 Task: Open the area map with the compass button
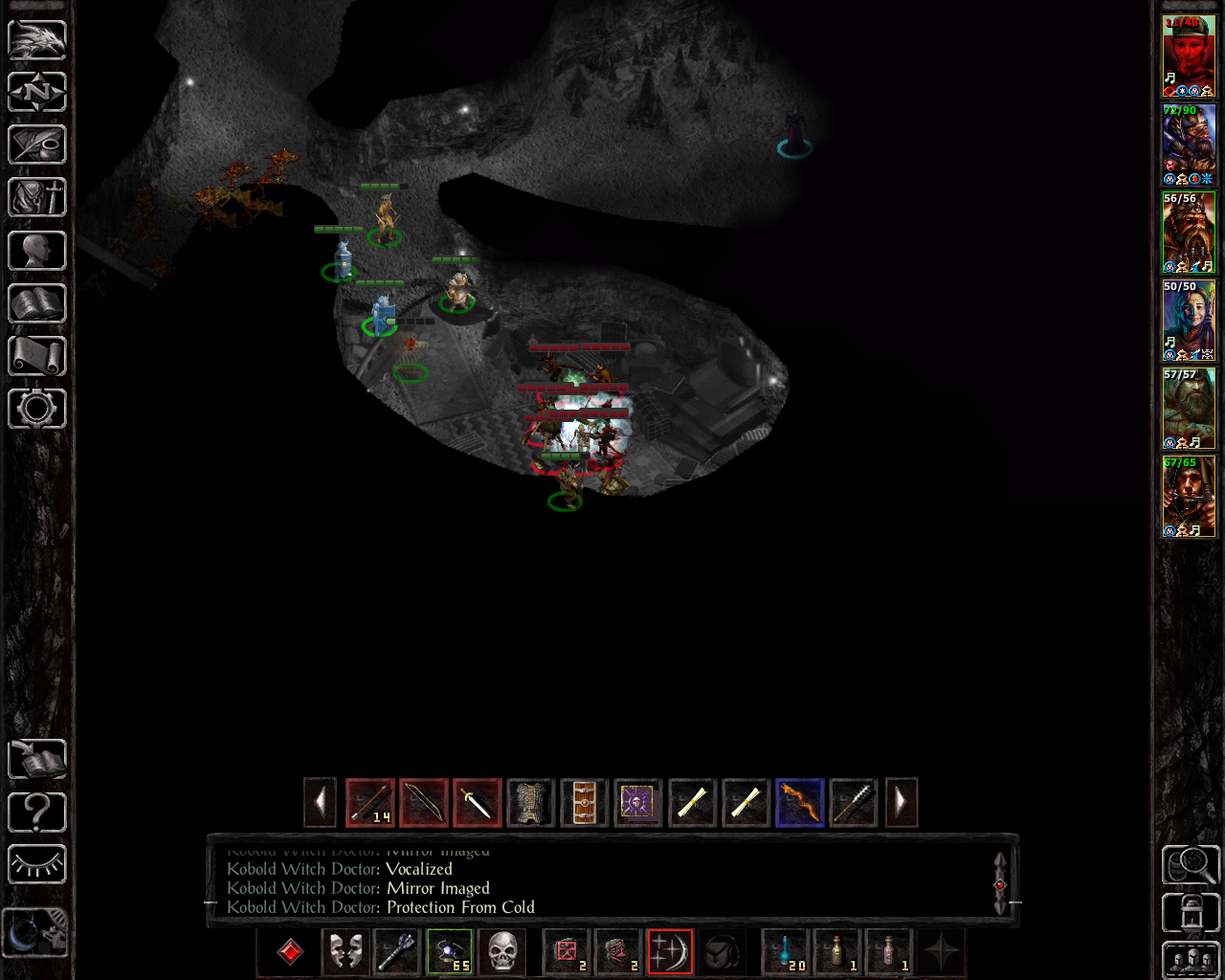coord(37,93)
